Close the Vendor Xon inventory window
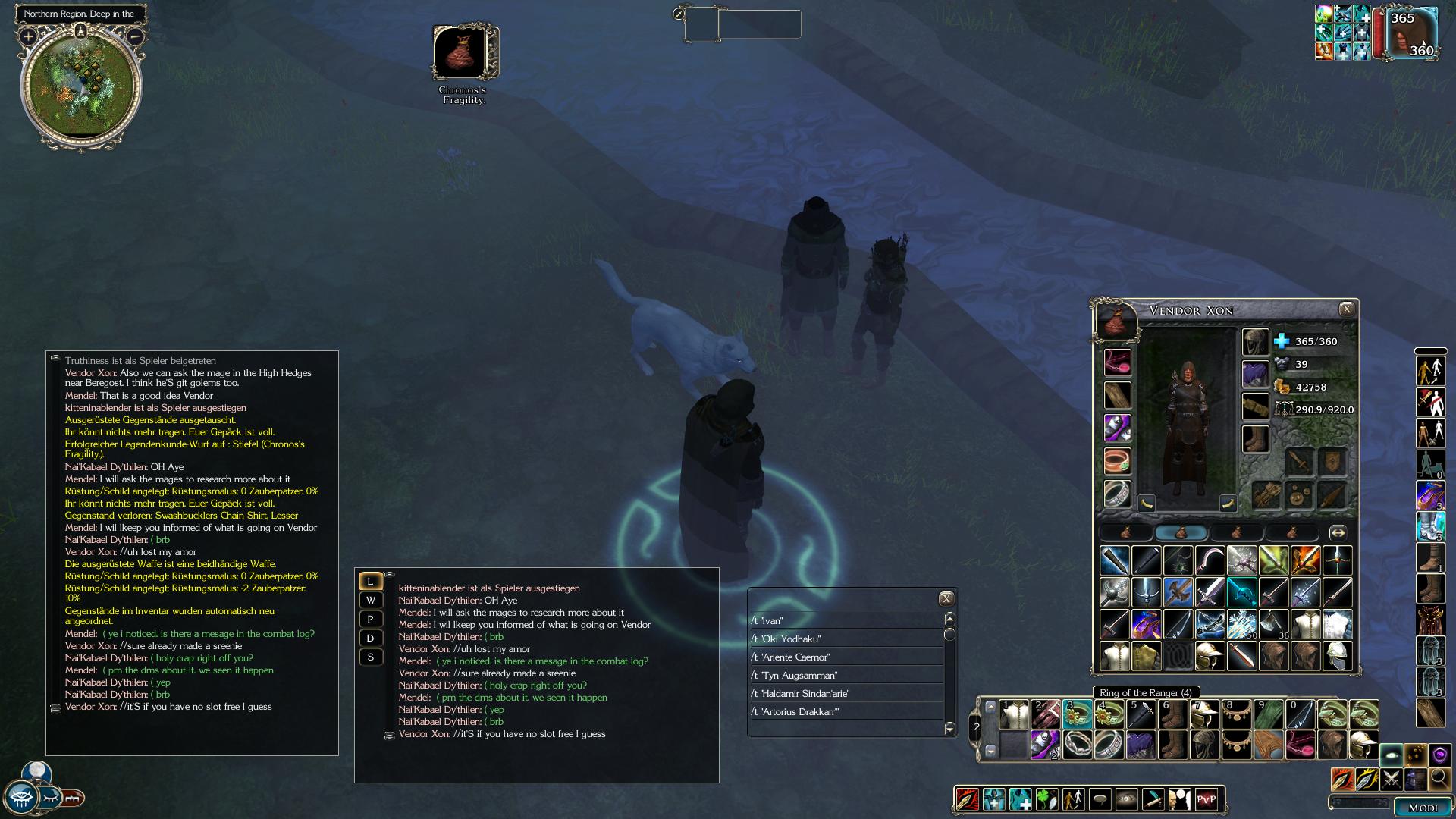This screenshot has width=1456, height=819. pos(1346,309)
